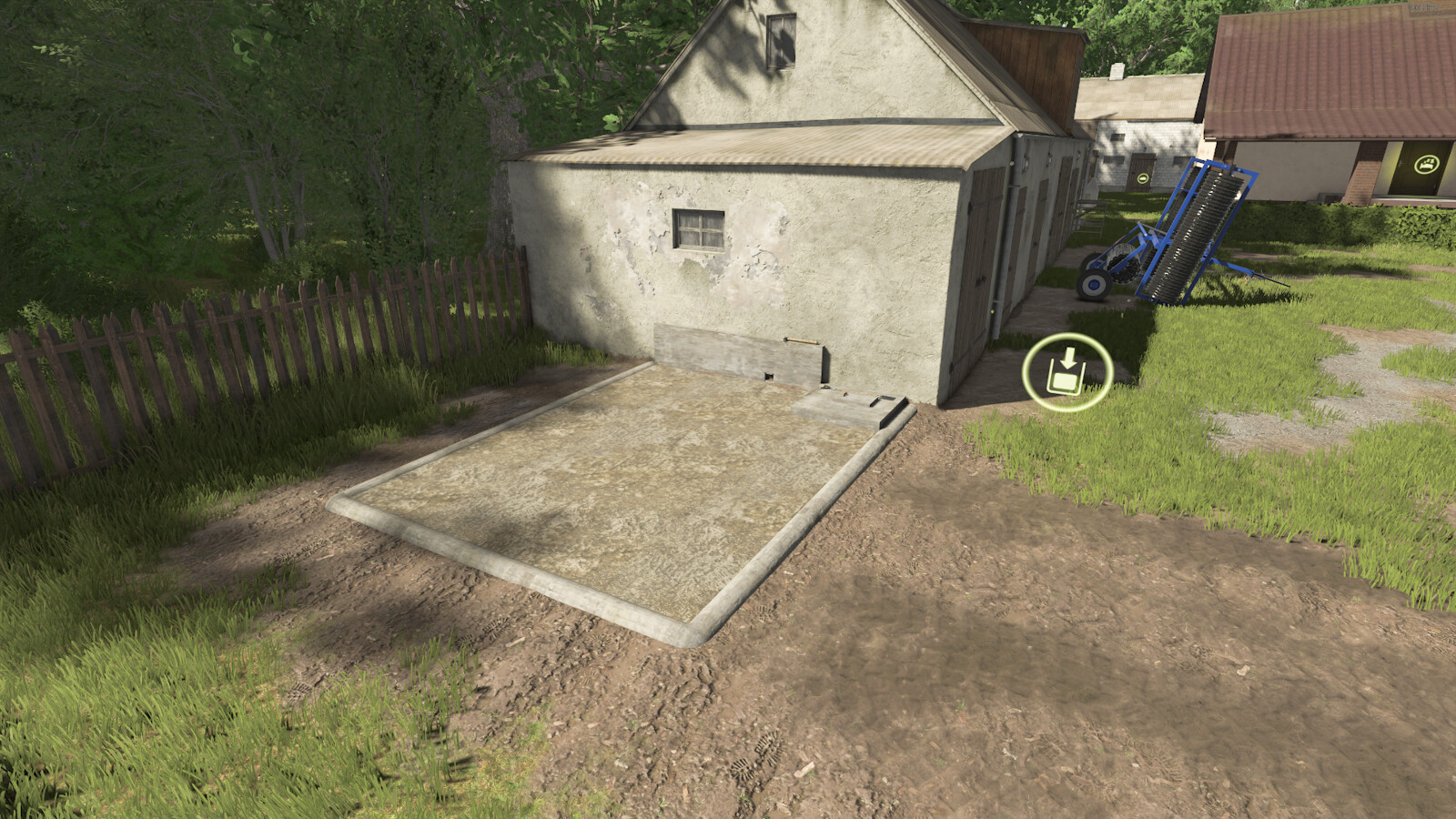Click the roller's black support wheel

coord(1093,284)
